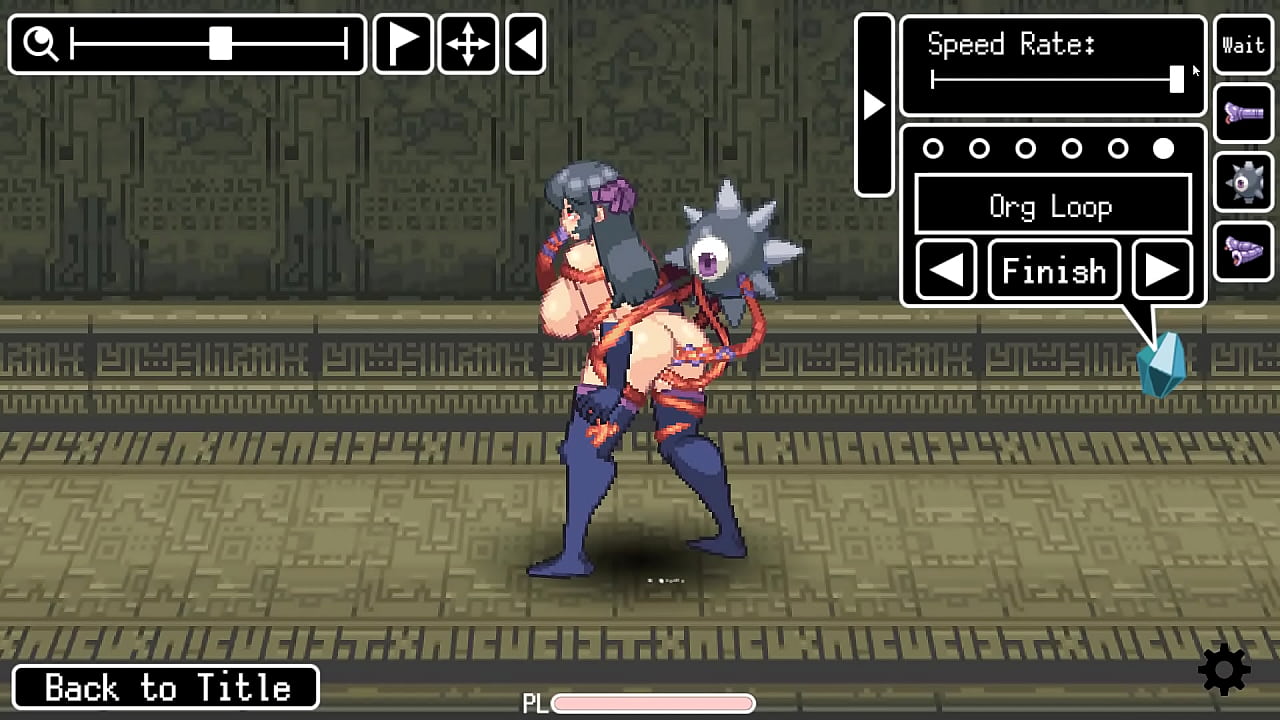Step to previous animation with left arrow
Image resolution: width=1280 pixels, height=720 pixels.
(x=945, y=270)
